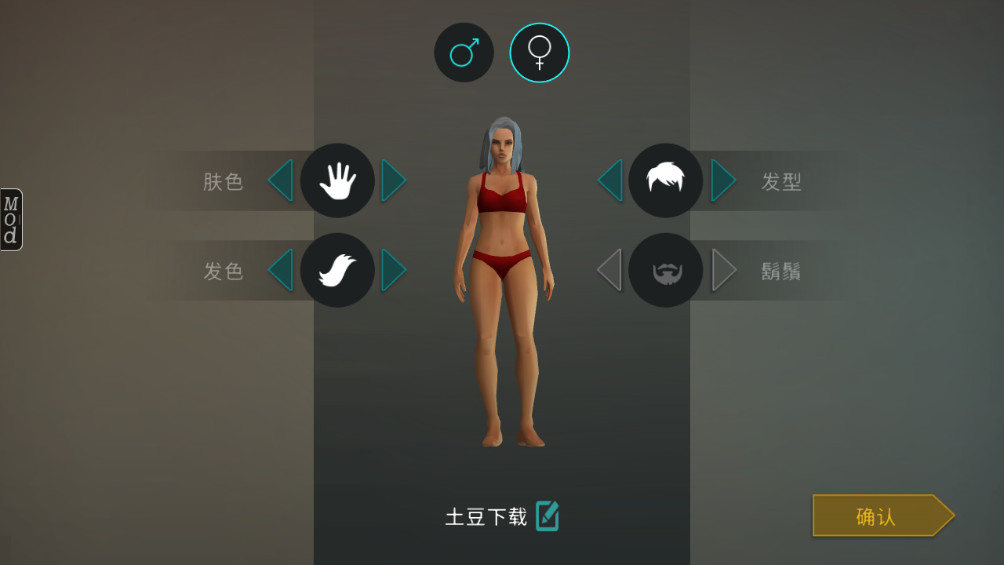Choose the previous hair color (发色)
Screen dimensions: 1004x565
(x=281, y=270)
